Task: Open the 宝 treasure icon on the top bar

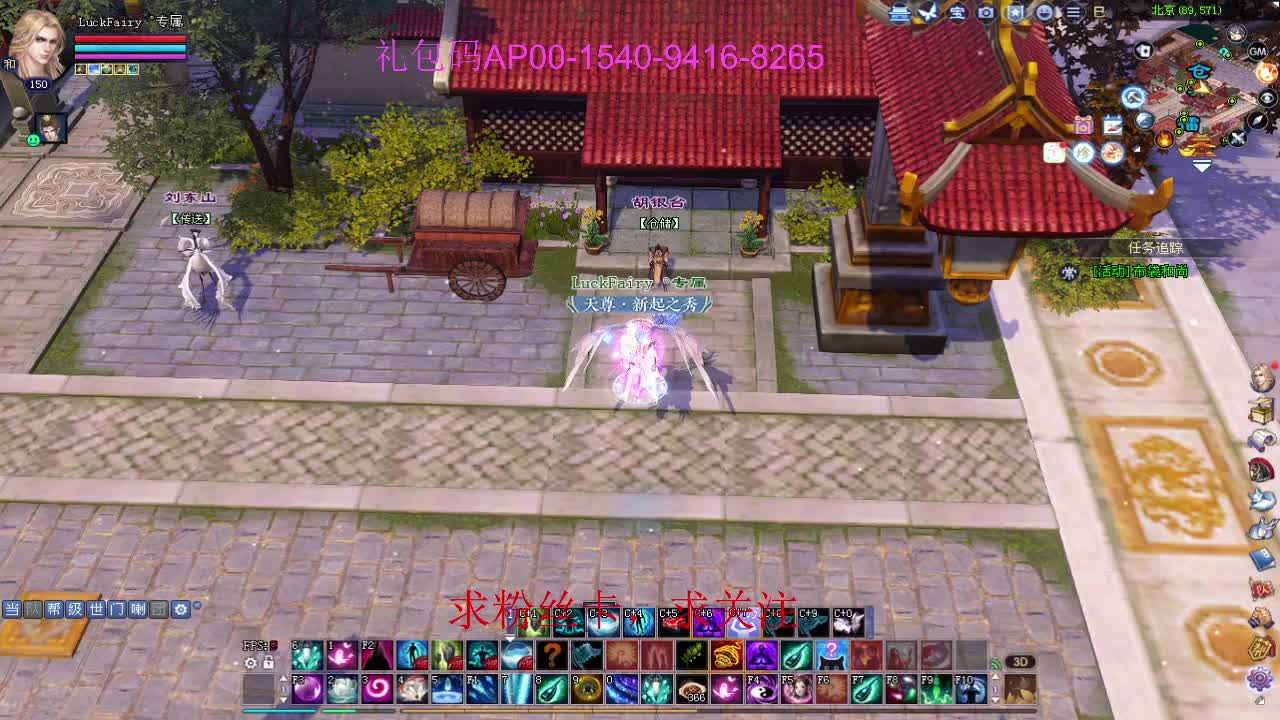Action: [957, 13]
